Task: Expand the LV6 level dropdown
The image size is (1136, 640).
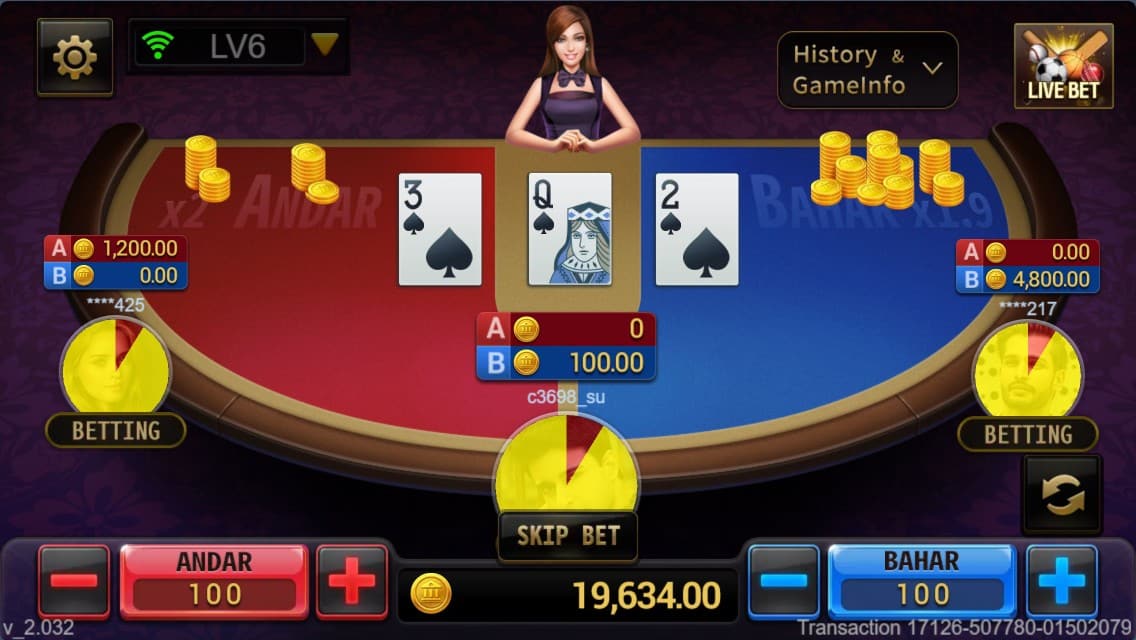Action: 324,45
